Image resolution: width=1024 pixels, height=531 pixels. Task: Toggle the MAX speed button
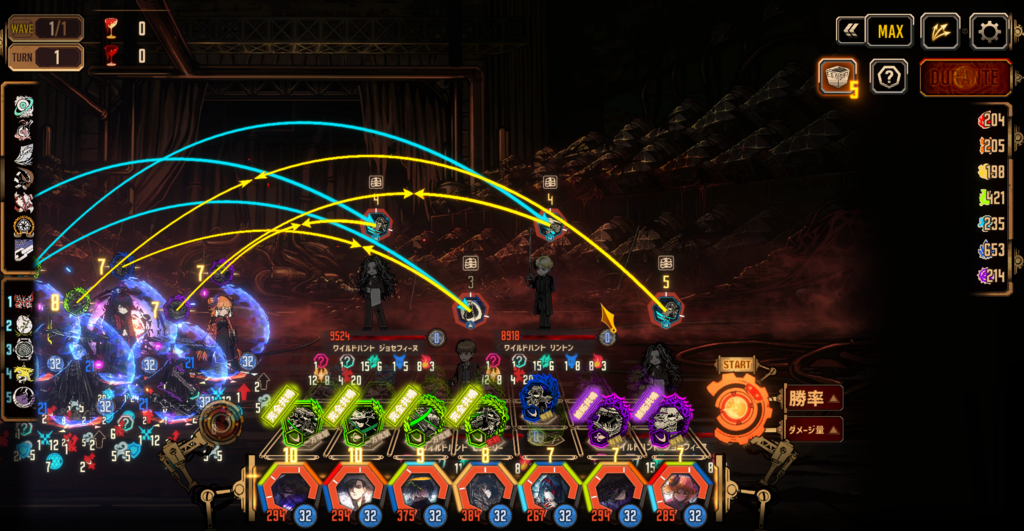tap(890, 31)
